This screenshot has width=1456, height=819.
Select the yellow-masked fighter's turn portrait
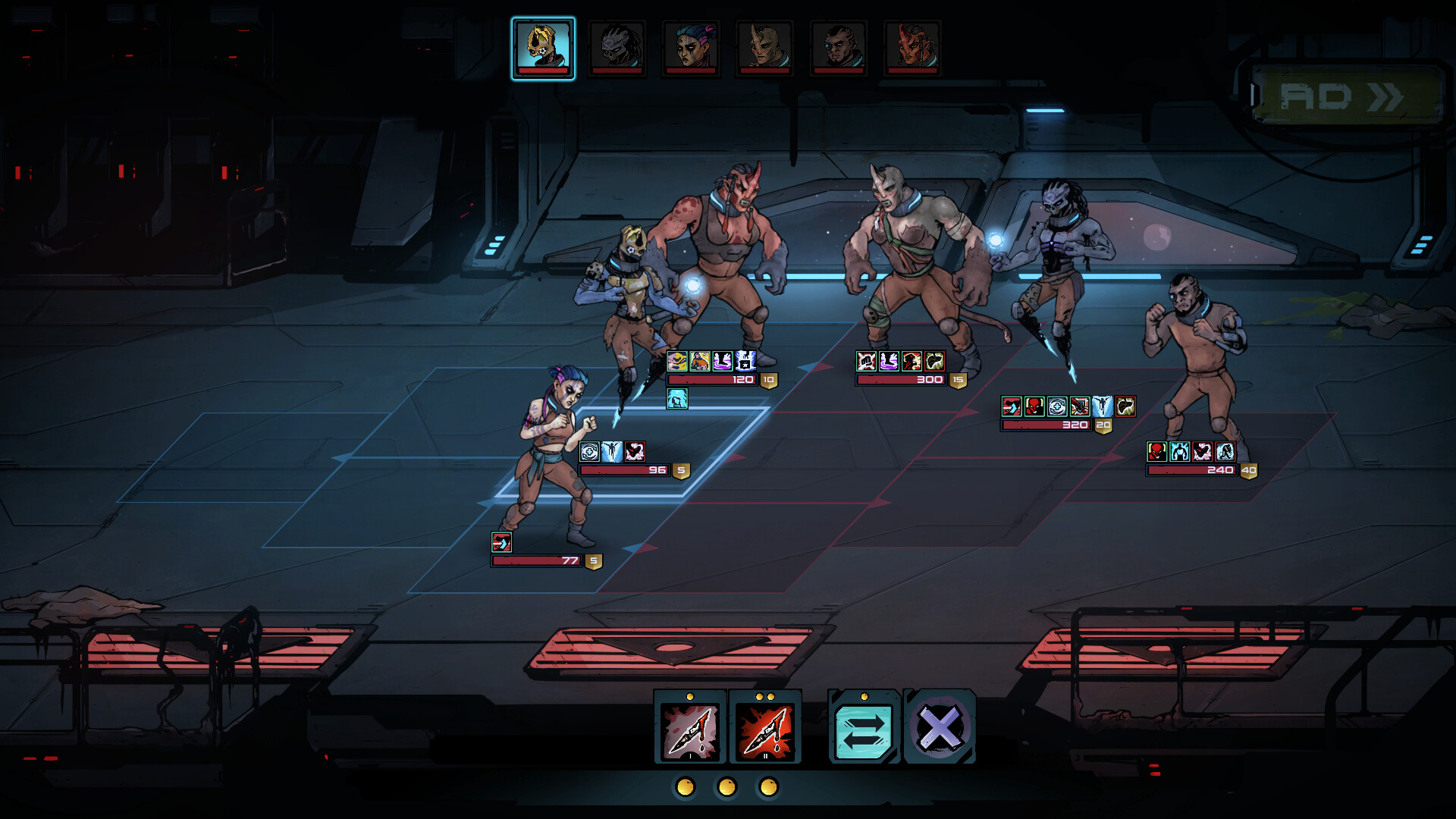[543, 48]
